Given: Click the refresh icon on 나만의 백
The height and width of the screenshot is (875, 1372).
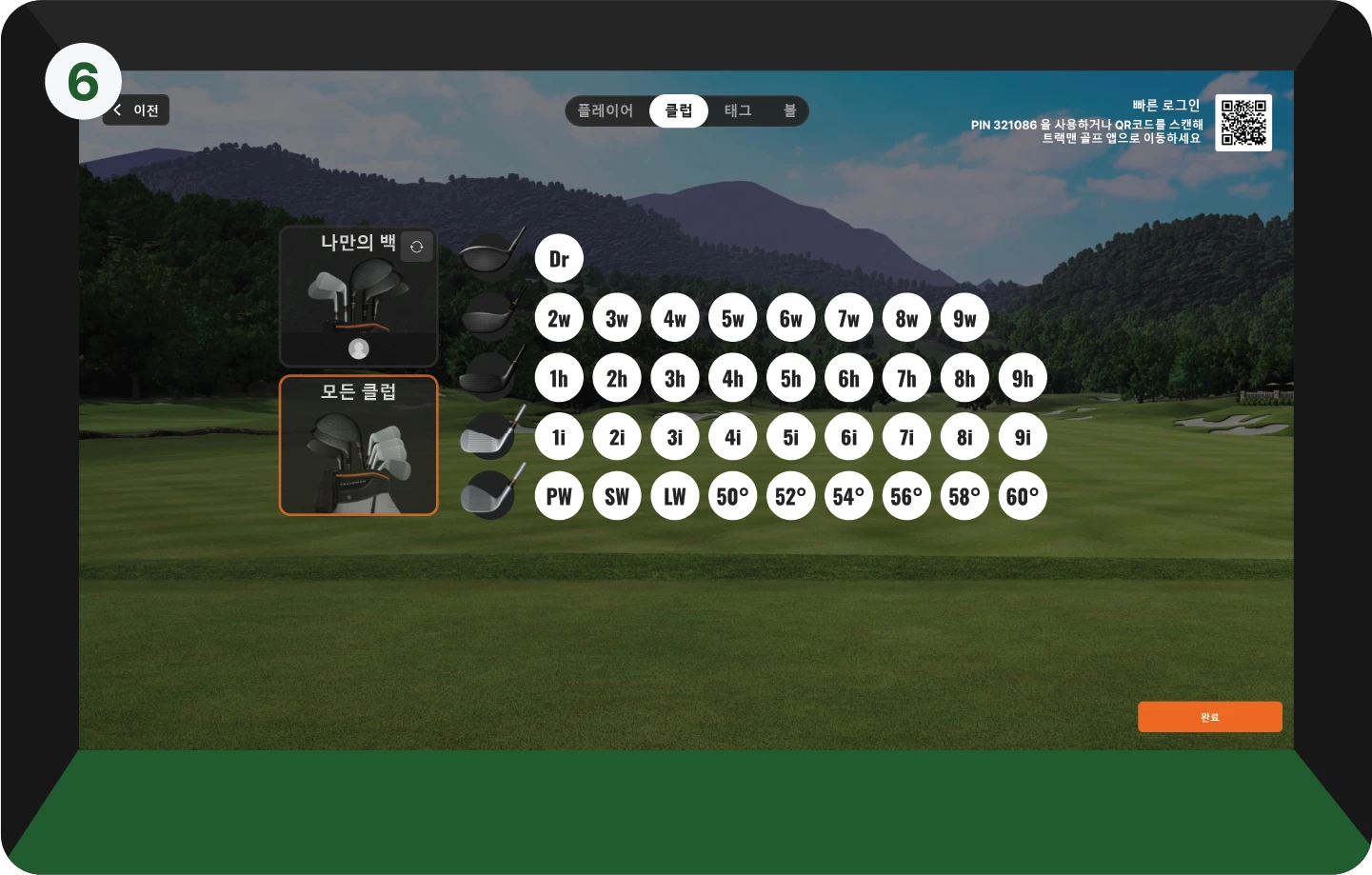Looking at the screenshot, I should click(x=416, y=247).
